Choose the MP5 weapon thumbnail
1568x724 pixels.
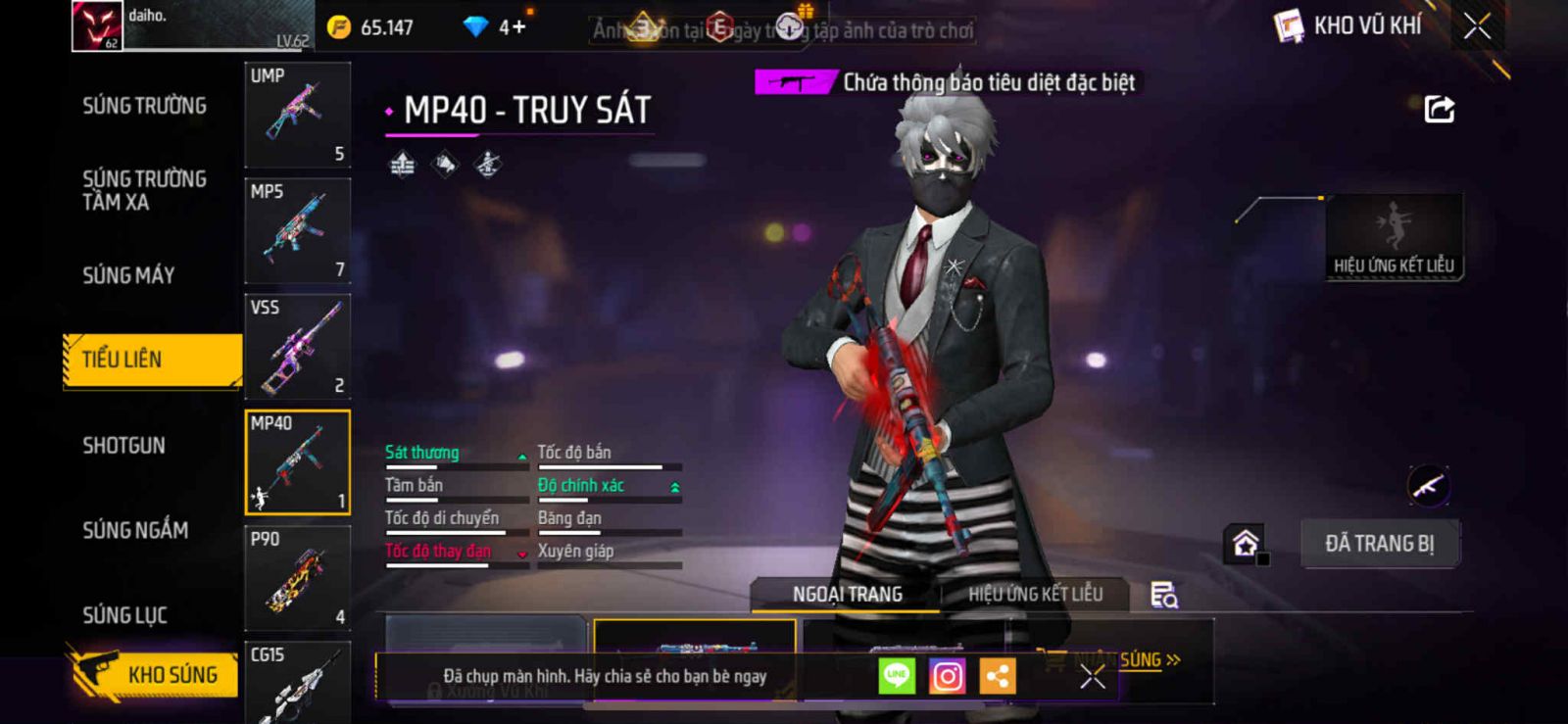tap(297, 230)
